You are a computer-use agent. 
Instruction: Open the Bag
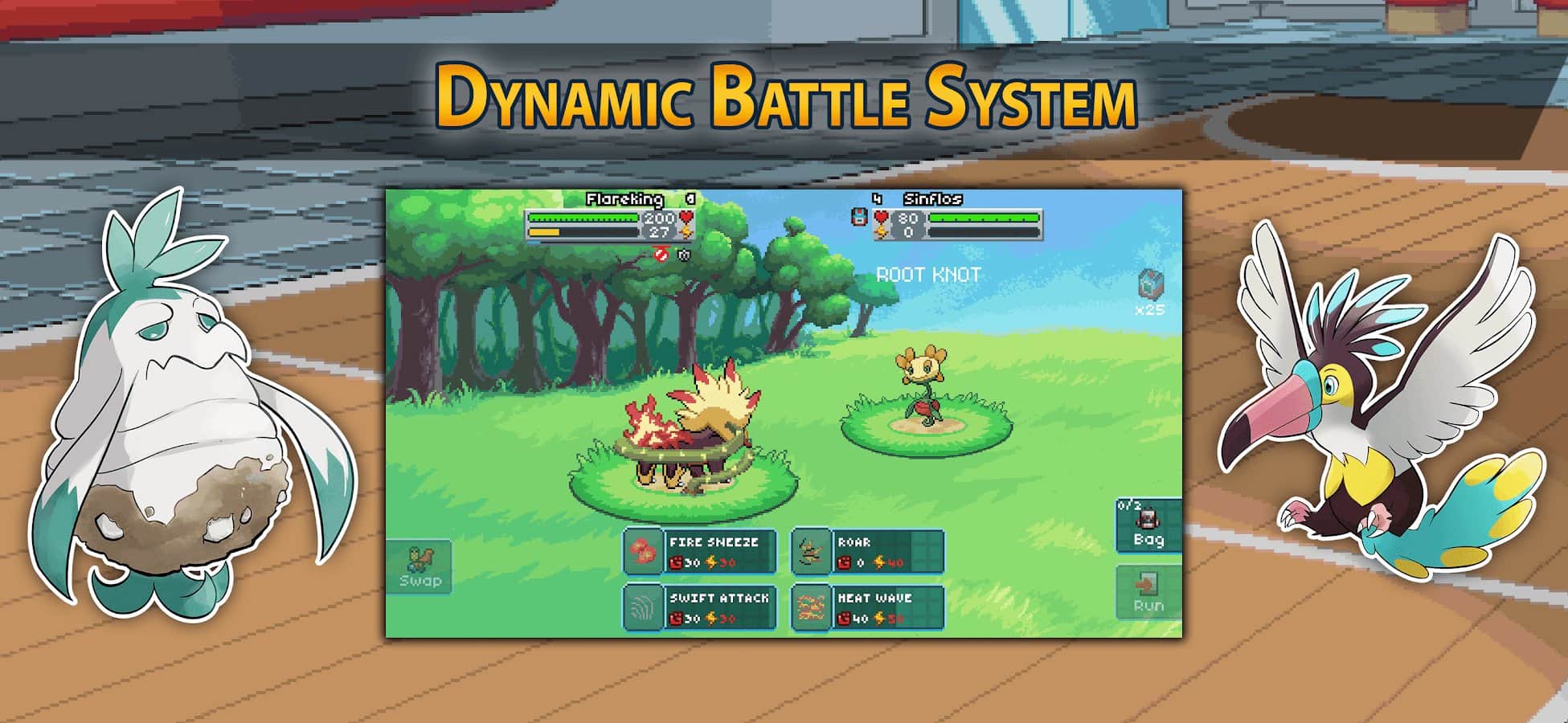coord(1148,527)
